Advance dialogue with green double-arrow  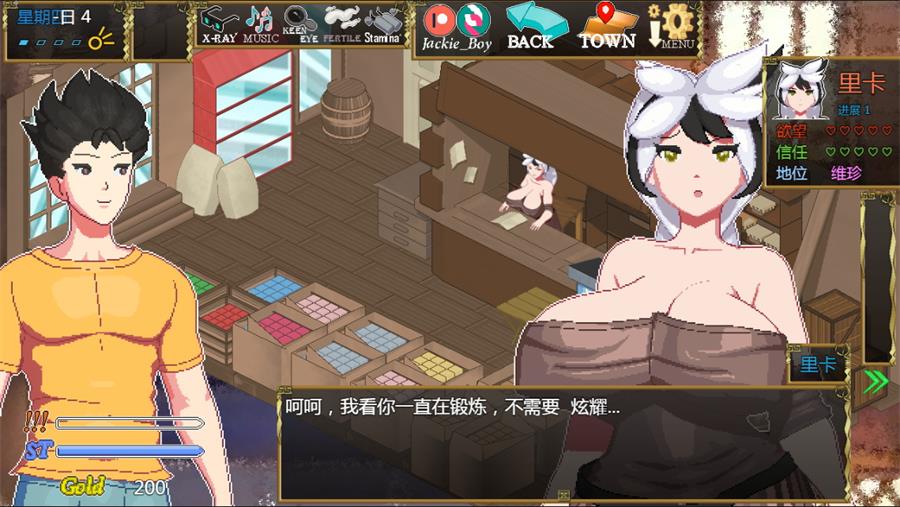(x=876, y=381)
